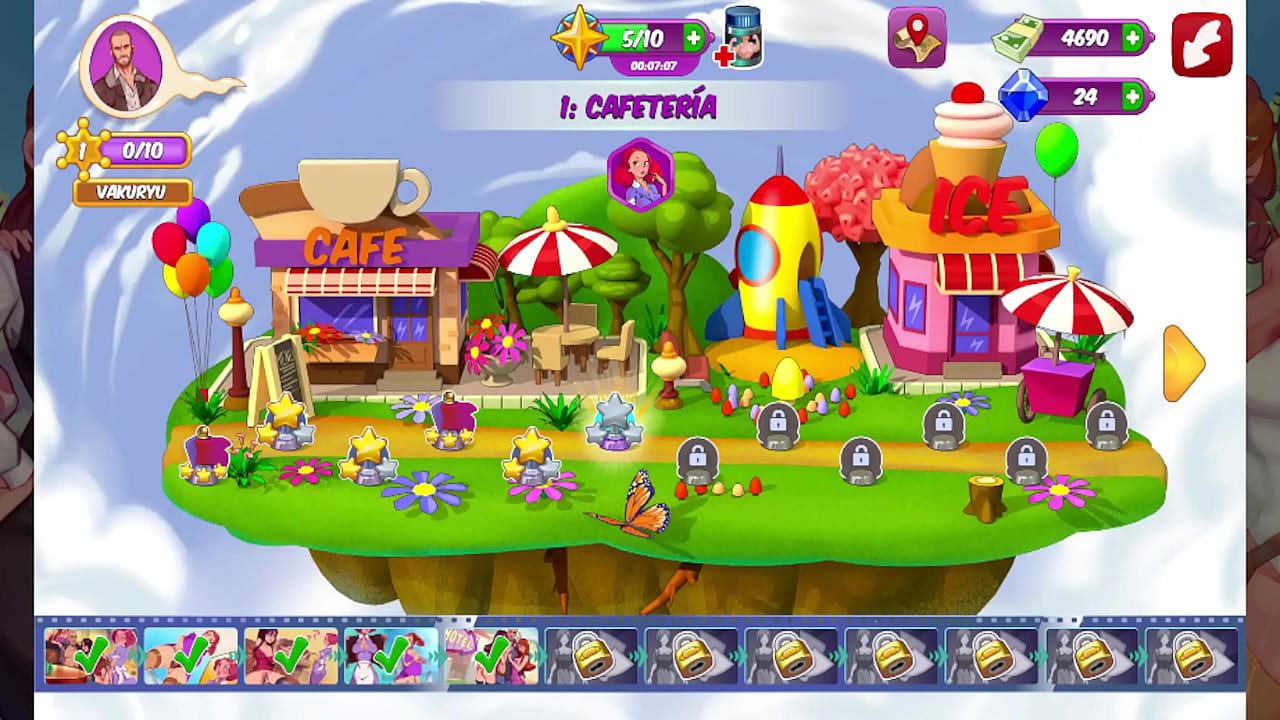Screen dimensions: 1280x720
Task: Select the fifth checked hotel scene thumbnail
Action: [x=491, y=656]
